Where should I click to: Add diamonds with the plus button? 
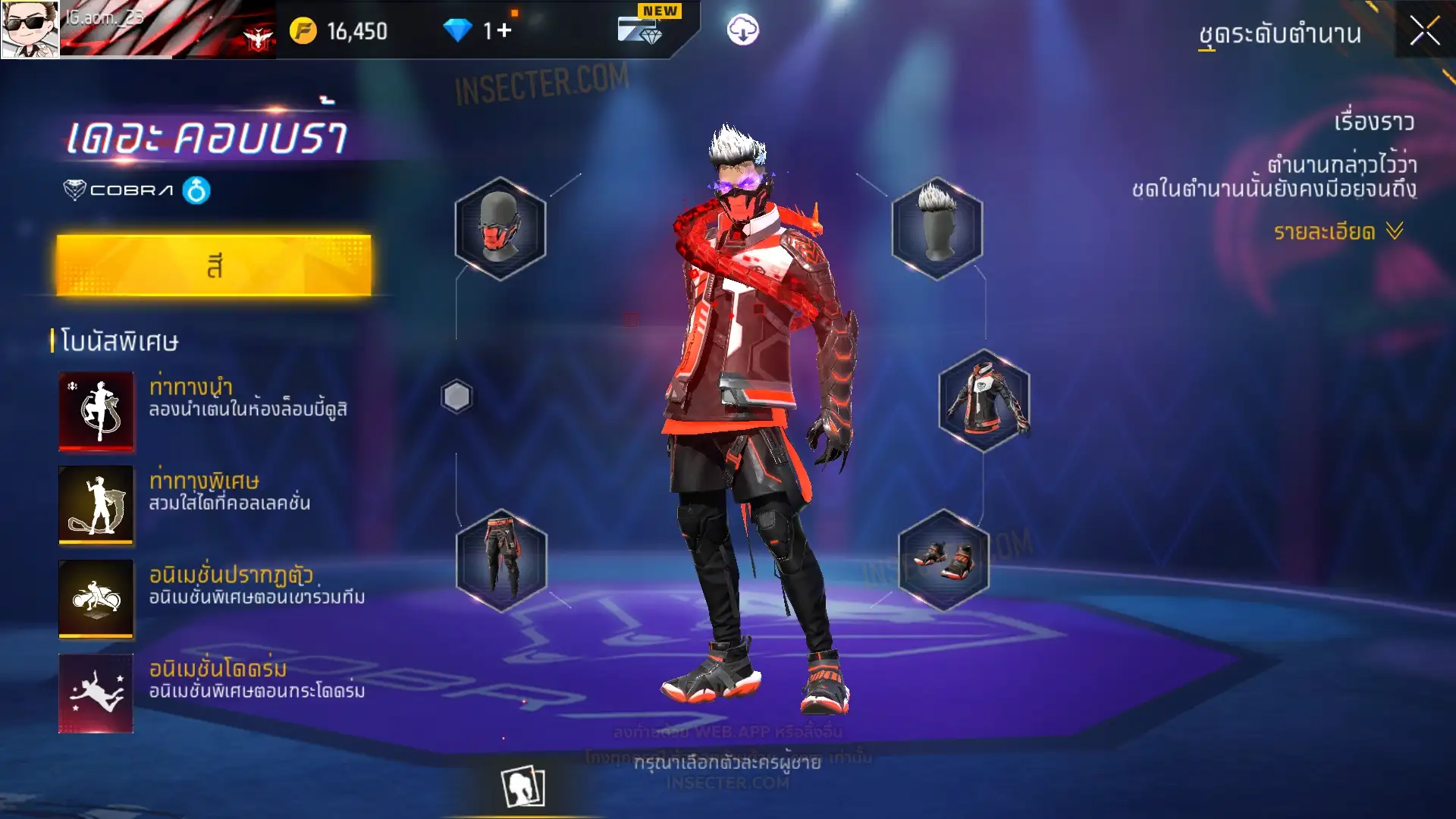504,30
